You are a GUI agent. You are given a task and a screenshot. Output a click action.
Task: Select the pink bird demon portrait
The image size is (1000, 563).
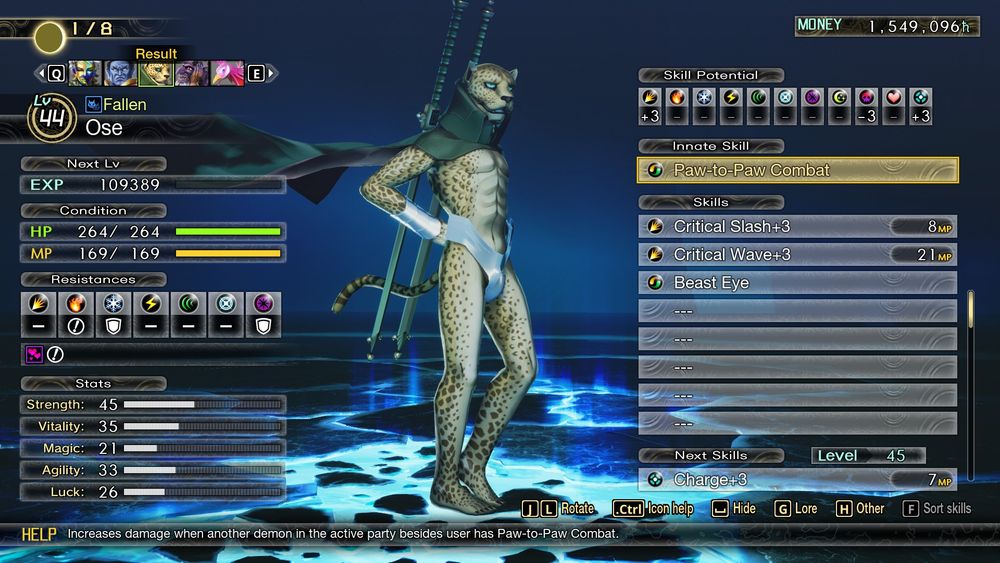pyautogui.click(x=227, y=73)
